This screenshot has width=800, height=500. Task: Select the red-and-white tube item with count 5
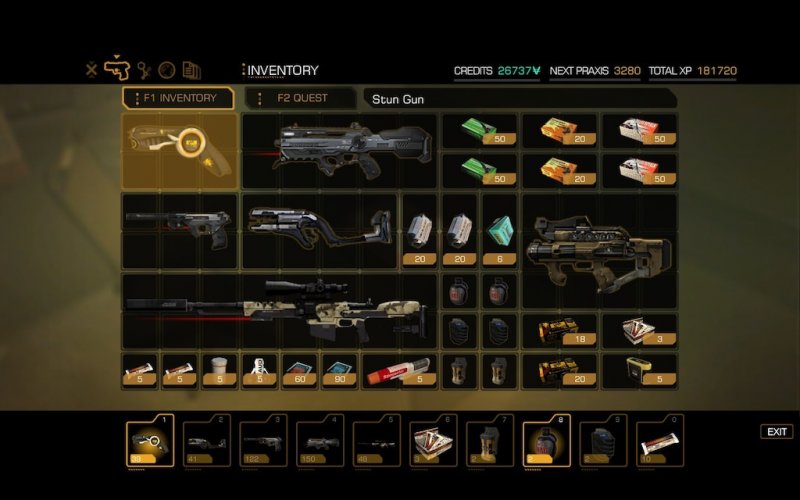[x=398, y=370]
